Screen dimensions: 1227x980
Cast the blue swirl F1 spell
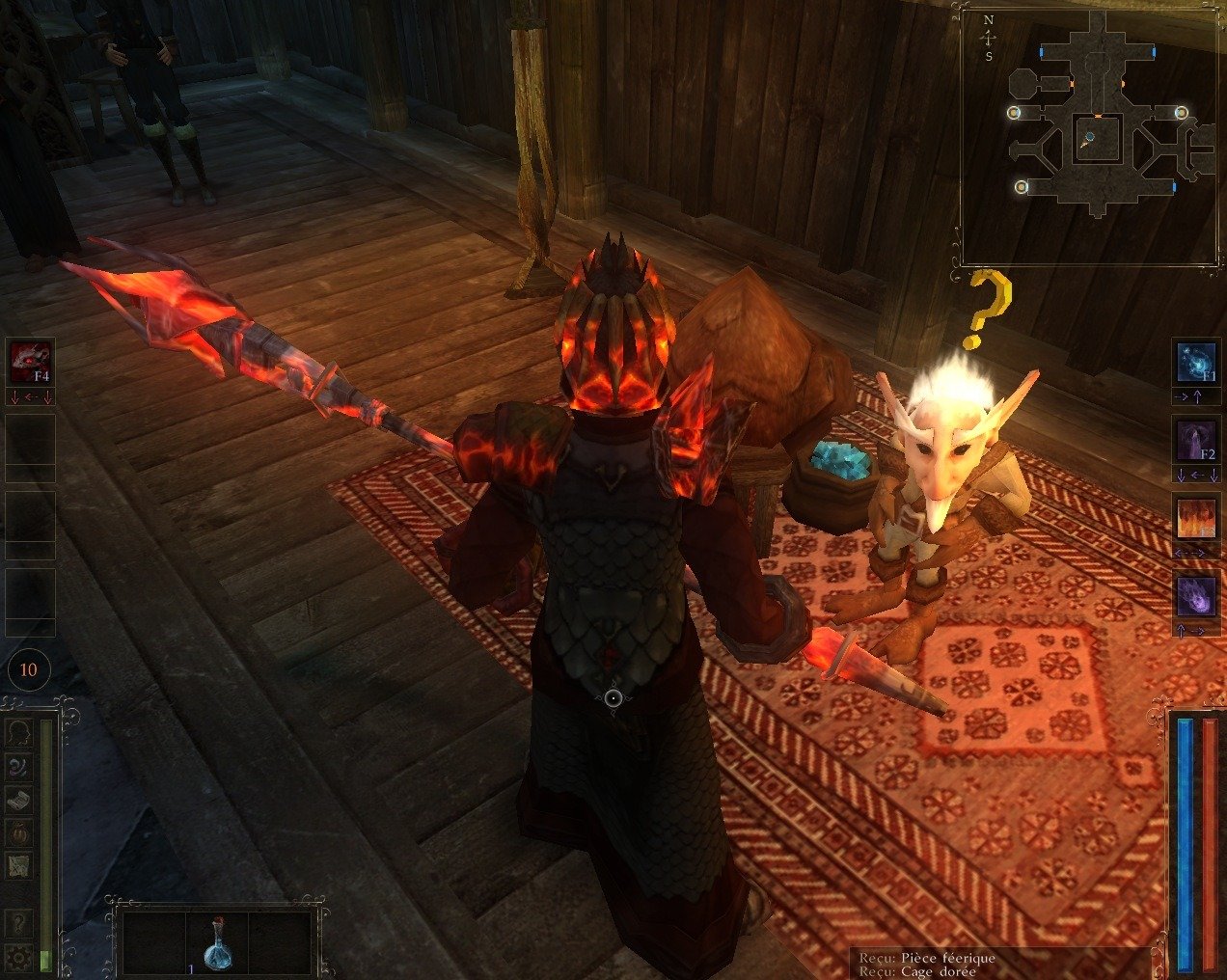1196,361
